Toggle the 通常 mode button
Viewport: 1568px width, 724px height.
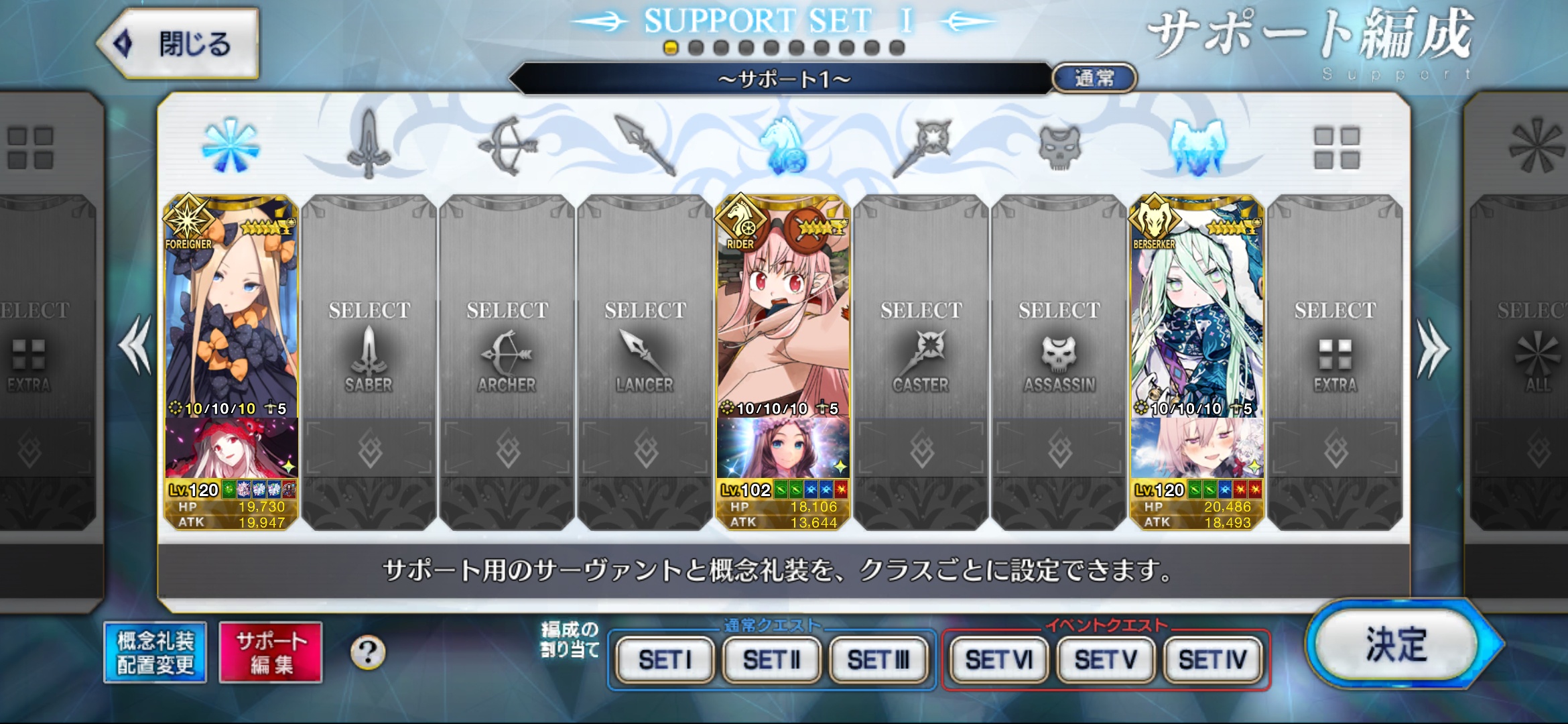point(1094,78)
